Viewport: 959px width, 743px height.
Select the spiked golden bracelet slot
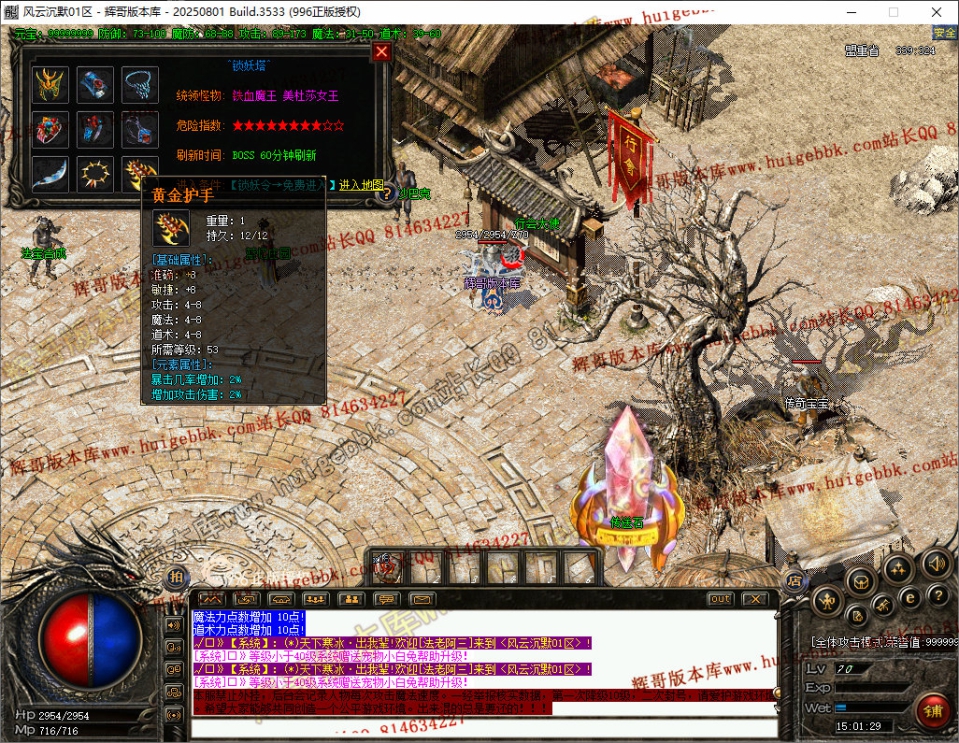point(96,173)
